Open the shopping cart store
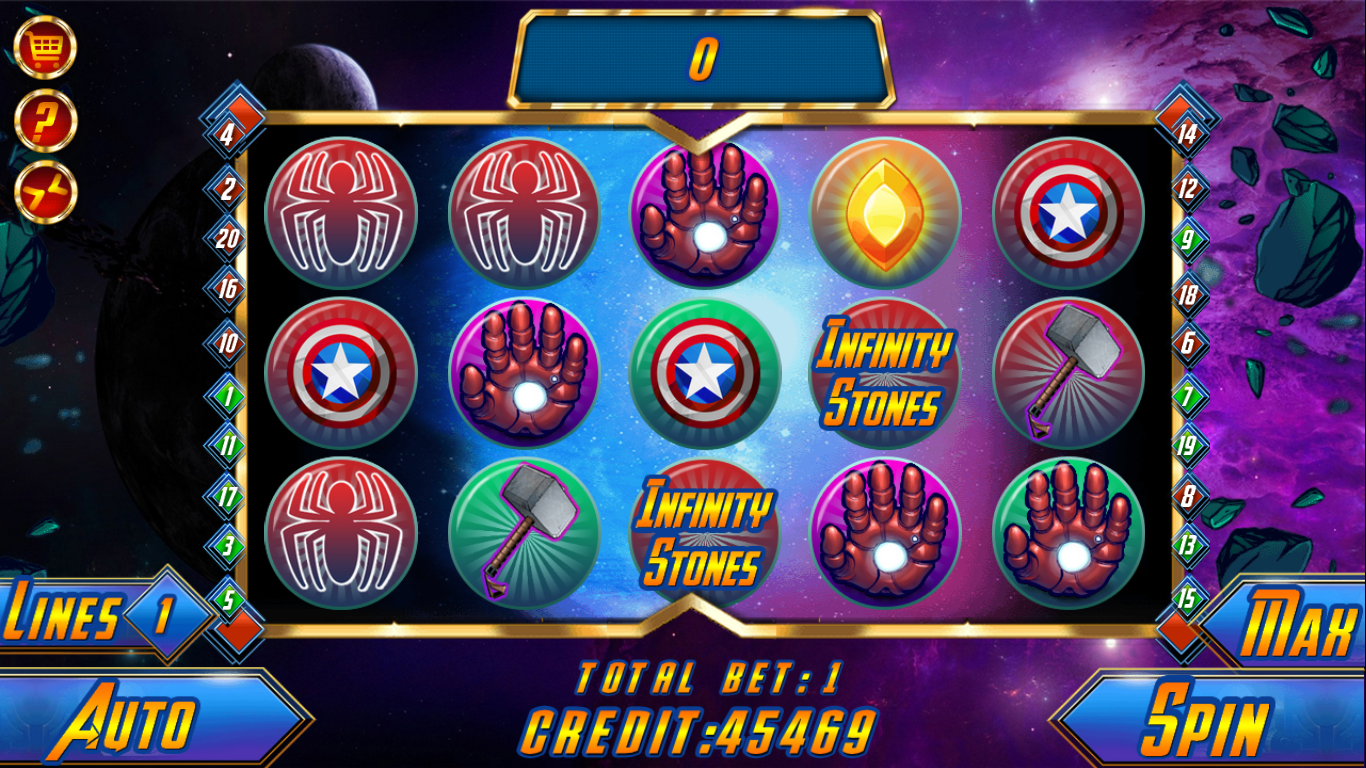This screenshot has width=1366, height=768. (45, 47)
